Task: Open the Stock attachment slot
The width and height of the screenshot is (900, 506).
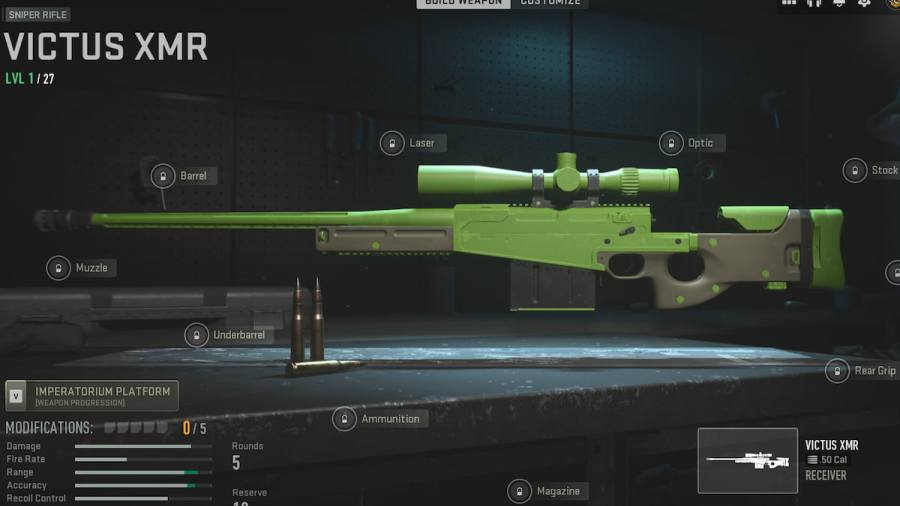Action: 872,170
